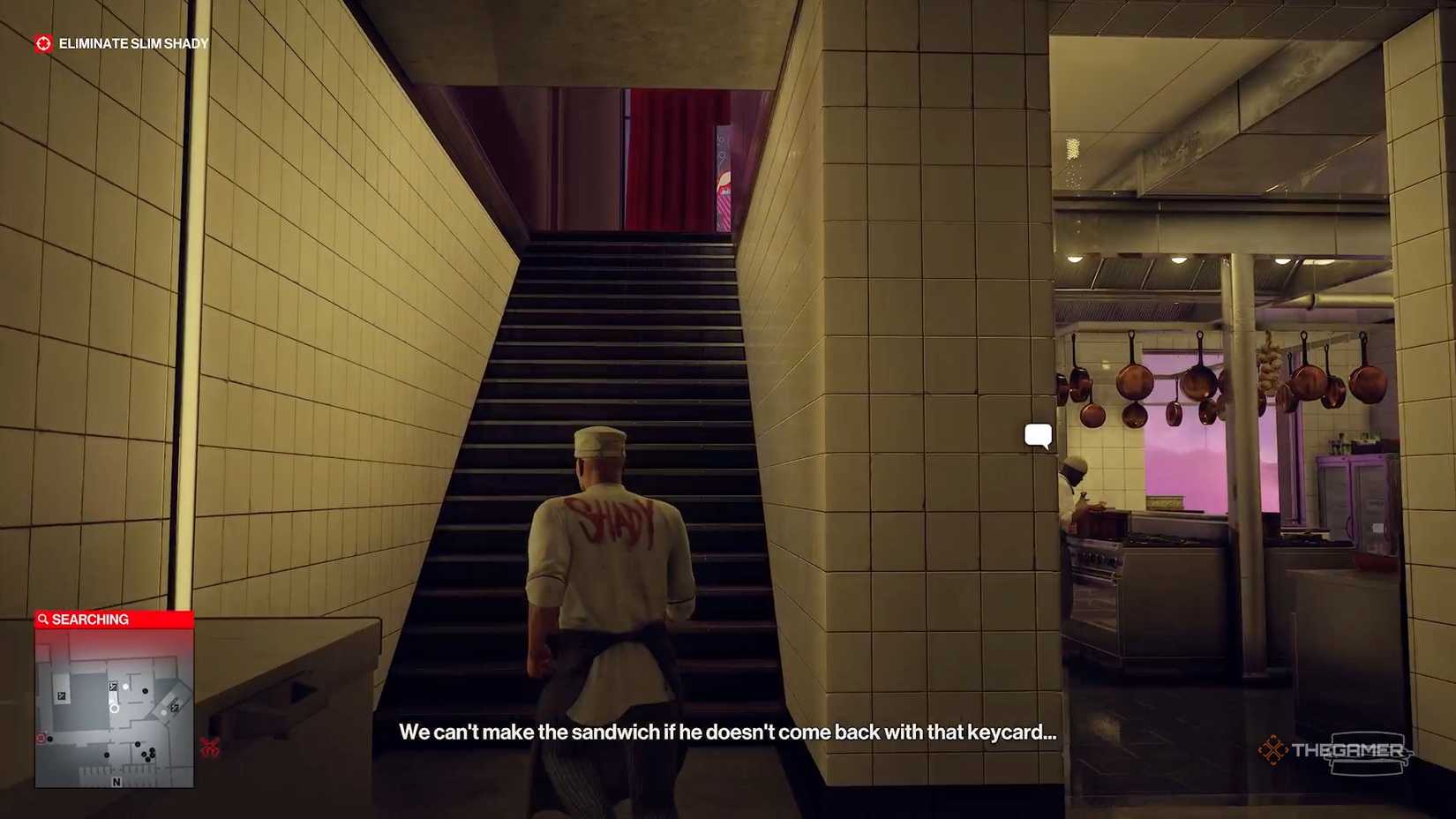This screenshot has height=819, width=1456.
Task: Click the pulsing red target circle on the minimap
Action: (x=40, y=738)
